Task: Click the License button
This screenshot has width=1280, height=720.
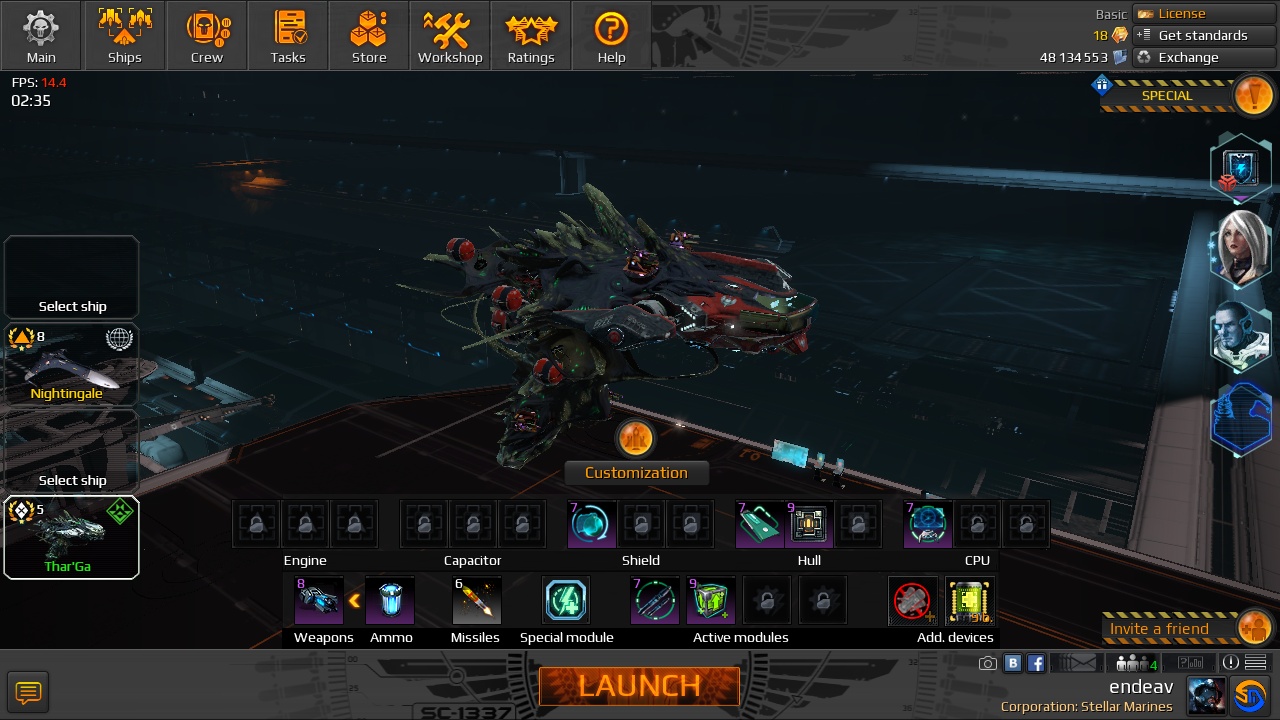Action: tap(1204, 14)
